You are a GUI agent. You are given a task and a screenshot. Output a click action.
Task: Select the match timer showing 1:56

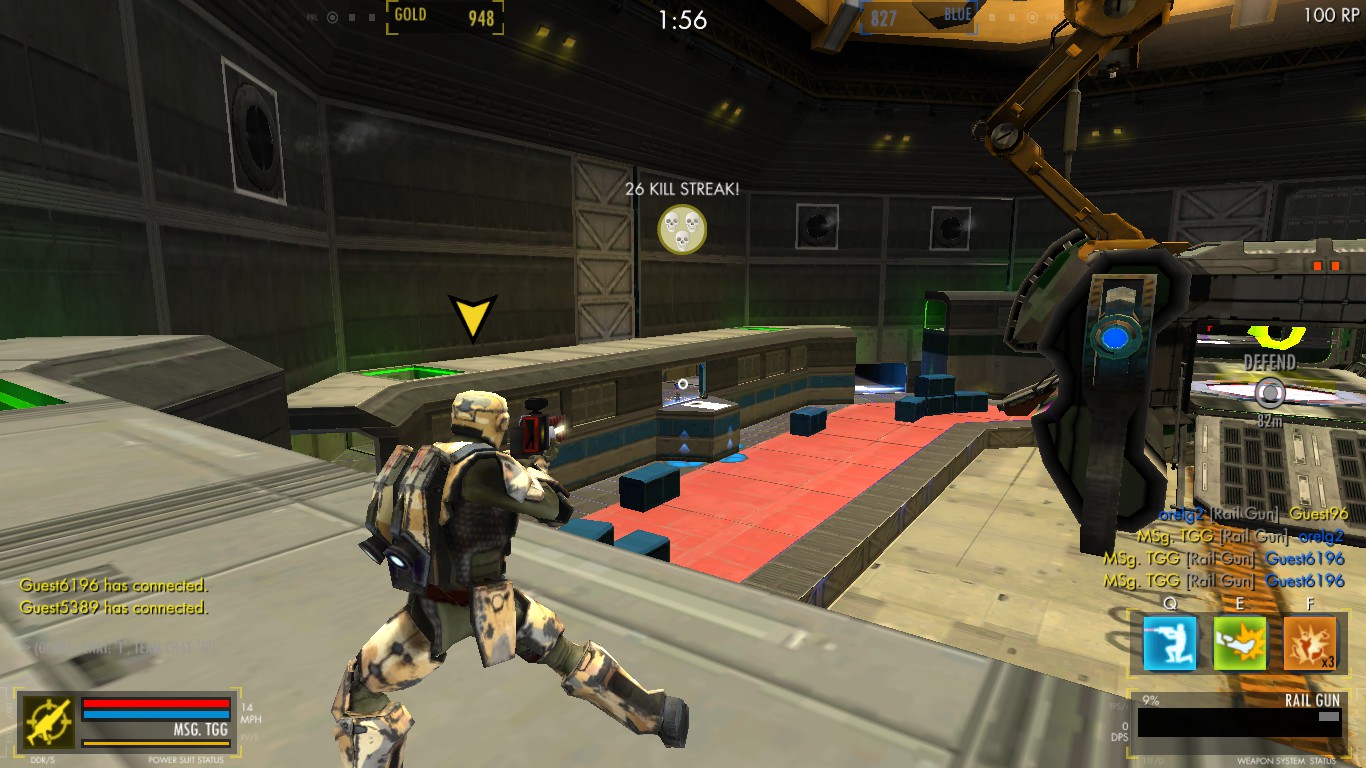(x=683, y=14)
